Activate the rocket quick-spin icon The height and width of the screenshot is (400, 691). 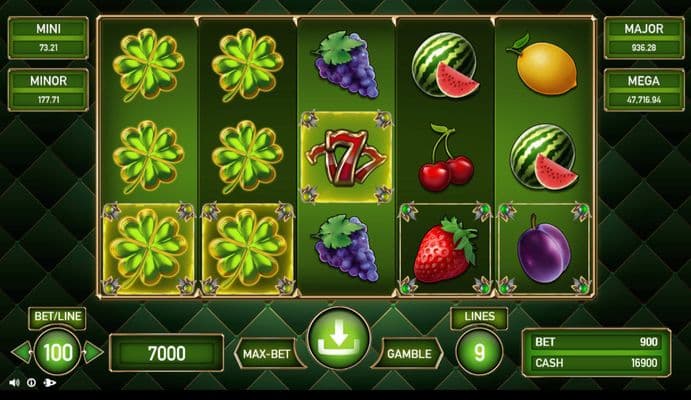(50, 382)
